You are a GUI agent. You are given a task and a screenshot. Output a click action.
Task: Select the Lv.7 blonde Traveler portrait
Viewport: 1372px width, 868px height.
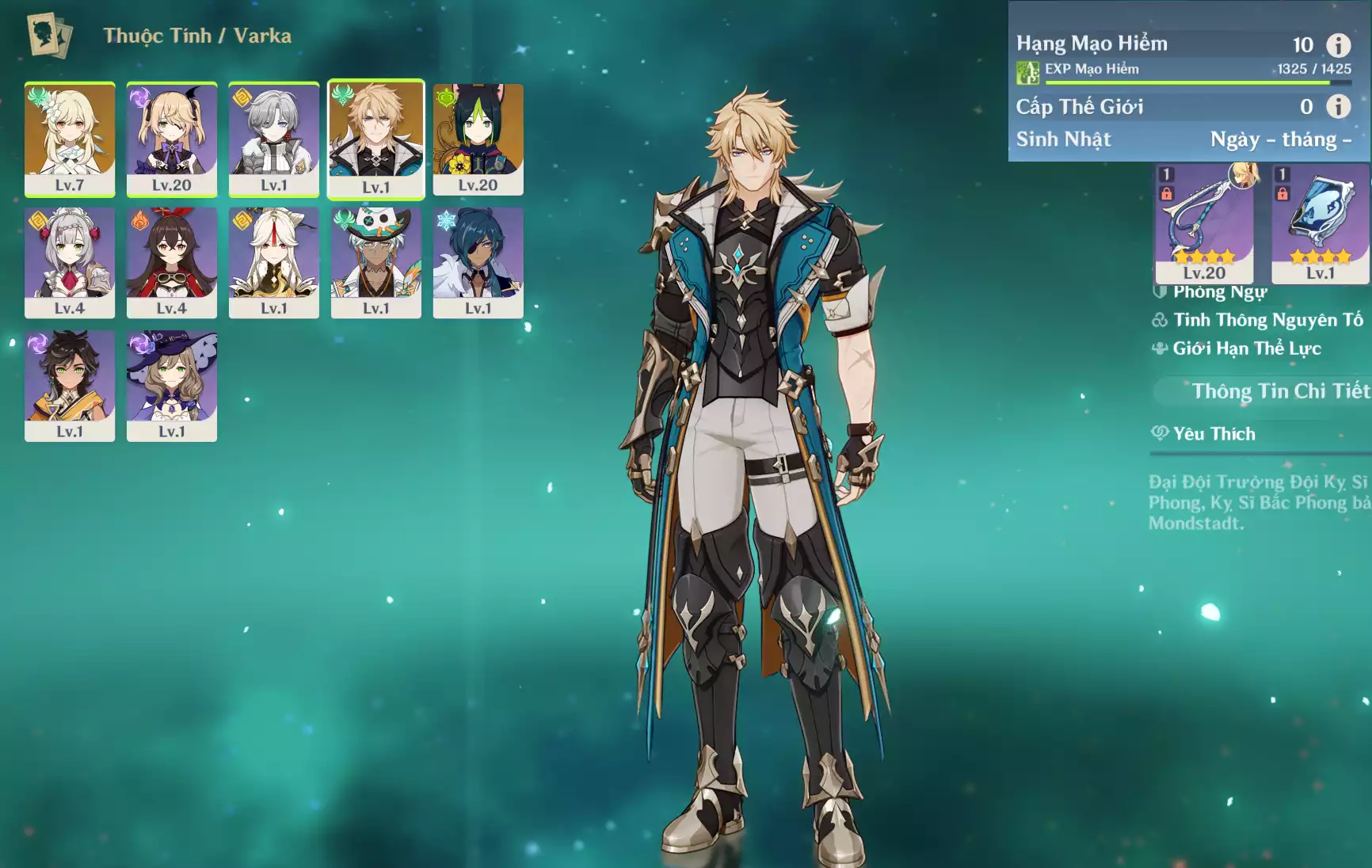tap(70, 138)
